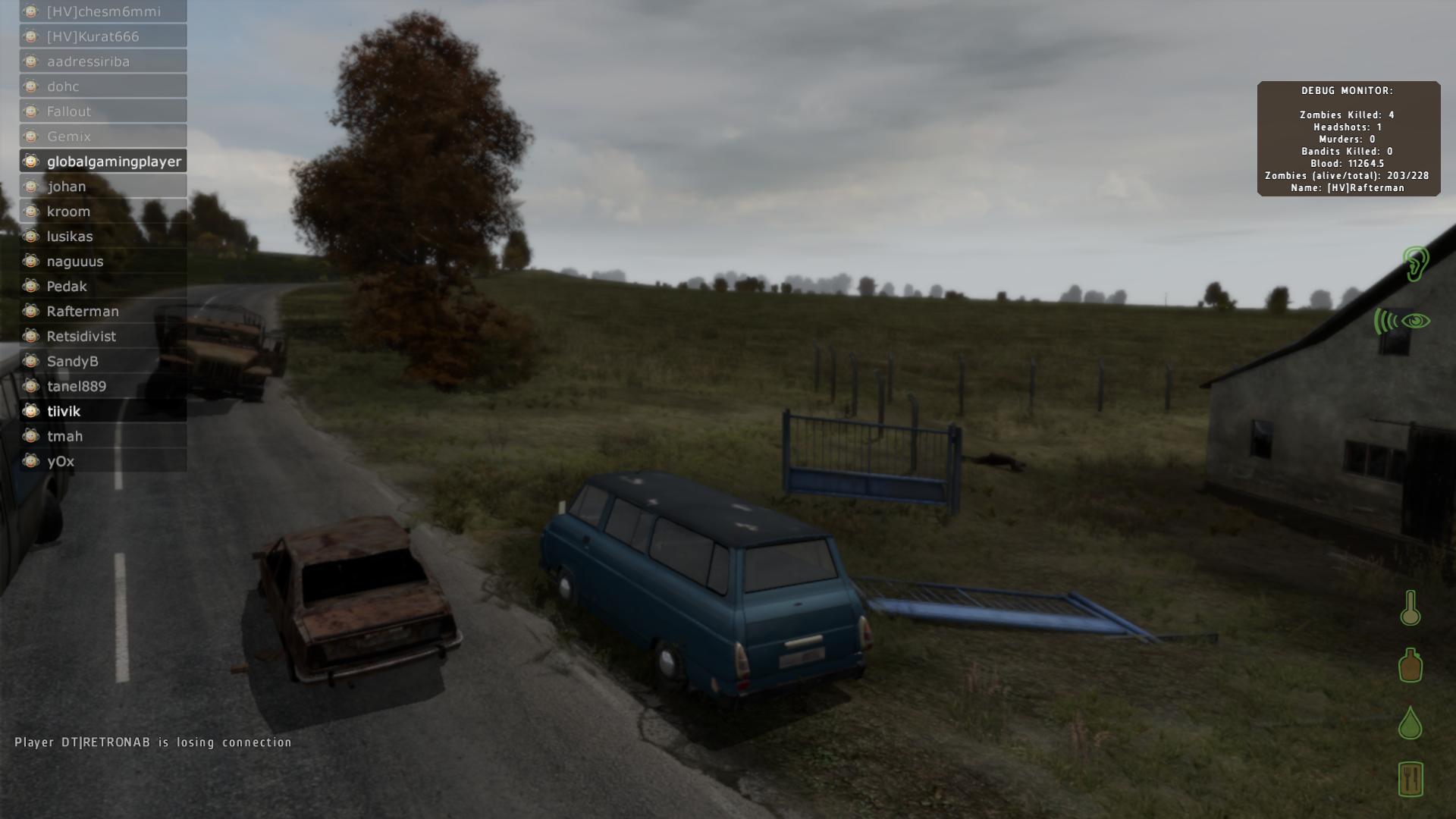Choose yOx at the bottom of the list
Viewport: 1456px width, 819px height.
pyautogui.click(x=103, y=461)
